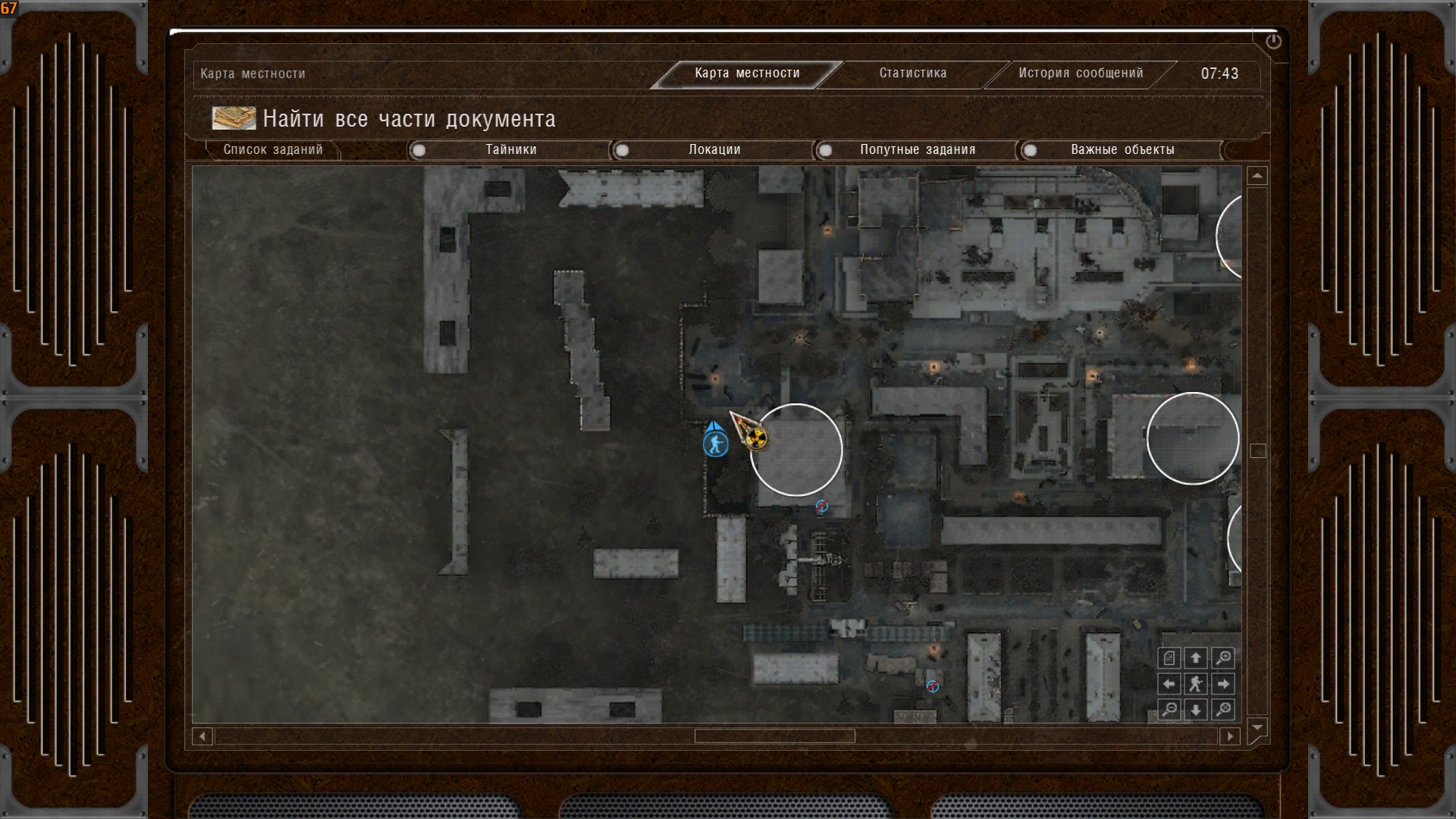The image size is (1456, 819).
Task: Pan the map left with the arrow button
Action: click(1169, 684)
